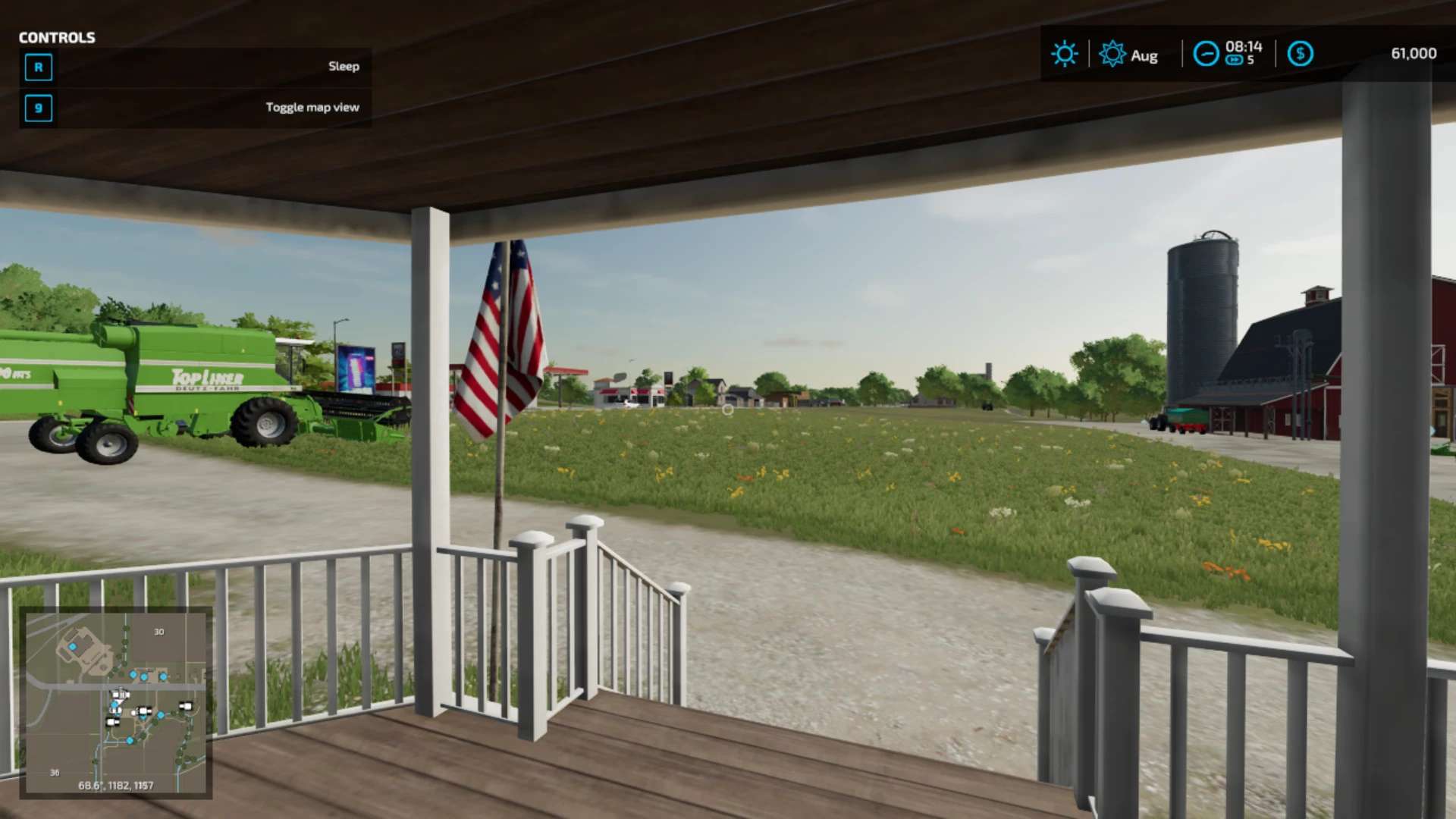1456x819 pixels.
Task: Select the sunny weather icon
Action: [x=1064, y=54]
